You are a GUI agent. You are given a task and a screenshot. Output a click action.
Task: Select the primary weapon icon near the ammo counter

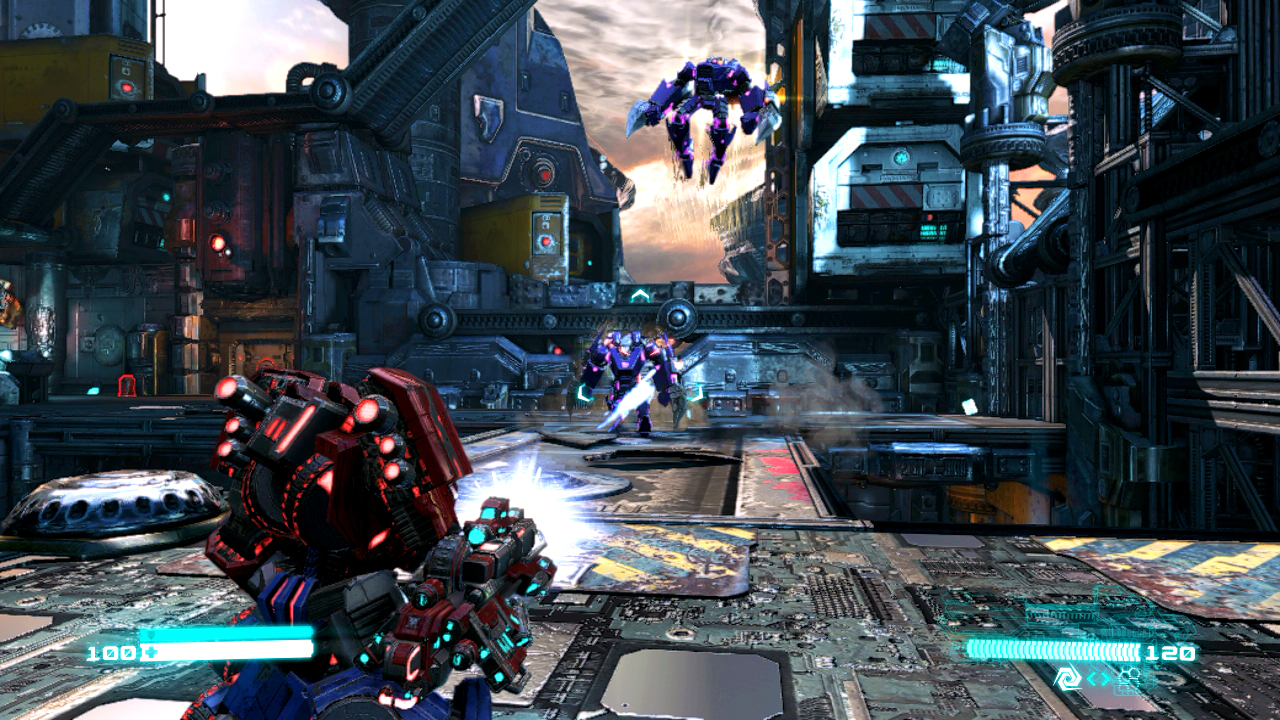click(1068, 679)
